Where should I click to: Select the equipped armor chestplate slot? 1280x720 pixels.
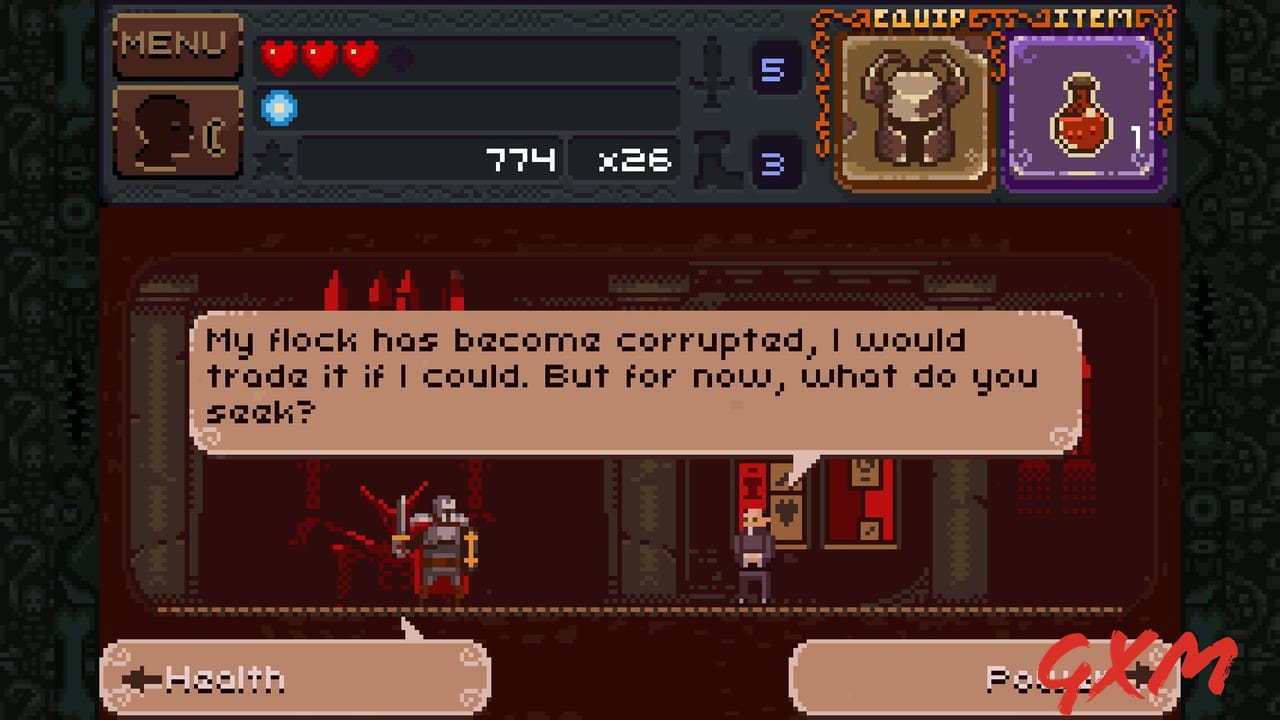click(x=912, y=108)
